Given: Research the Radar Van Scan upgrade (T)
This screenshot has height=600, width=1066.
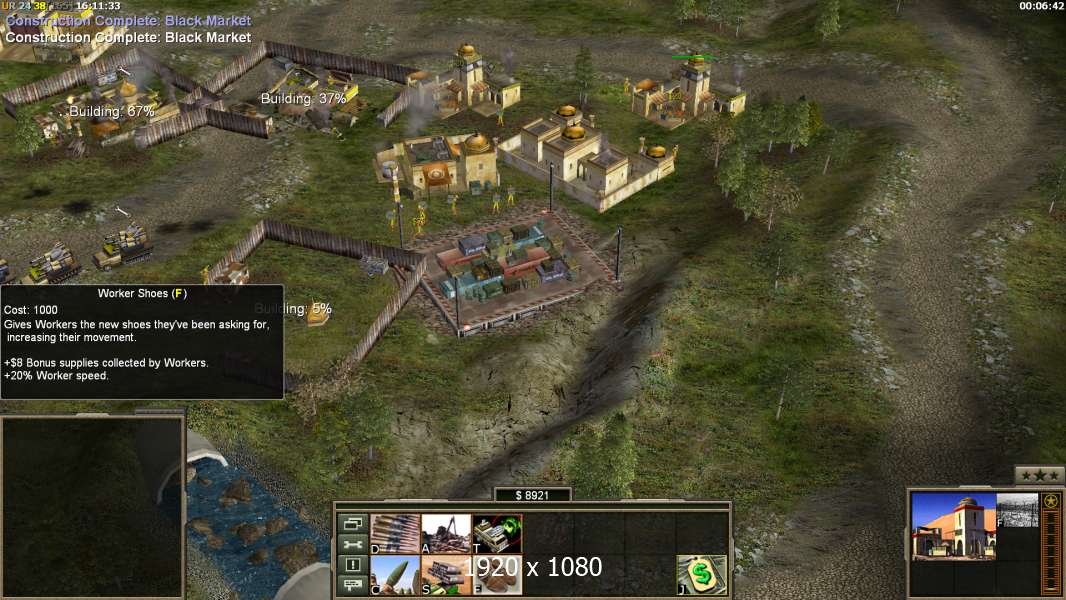Looking at the screenshot, I should coord(497,533).
